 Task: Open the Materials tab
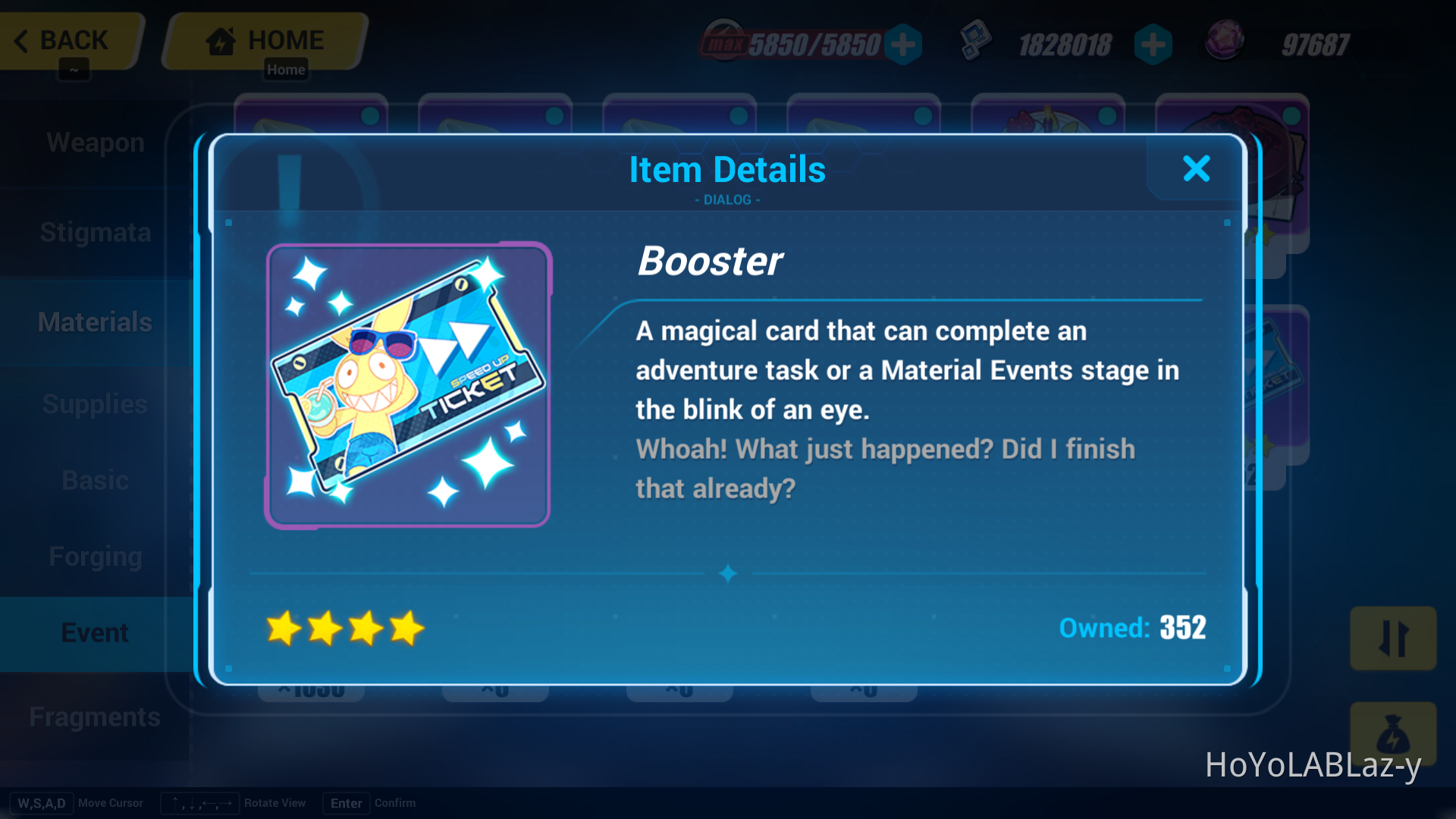[x=94, y=322]
